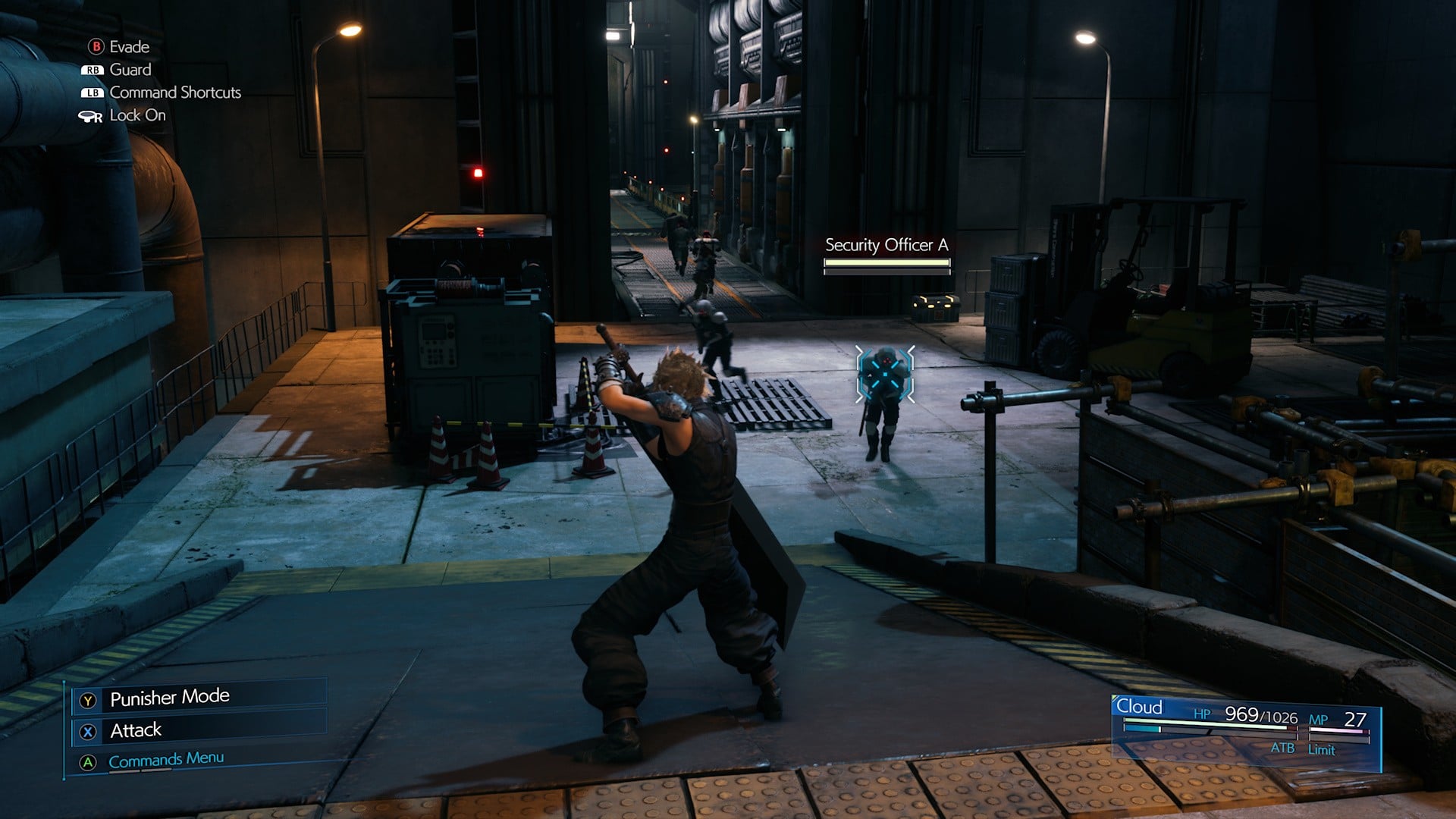The width and height of the screenshot is (1456, 819).
Task: Select Cloud's party status panel
Action: click(1244, 730)
